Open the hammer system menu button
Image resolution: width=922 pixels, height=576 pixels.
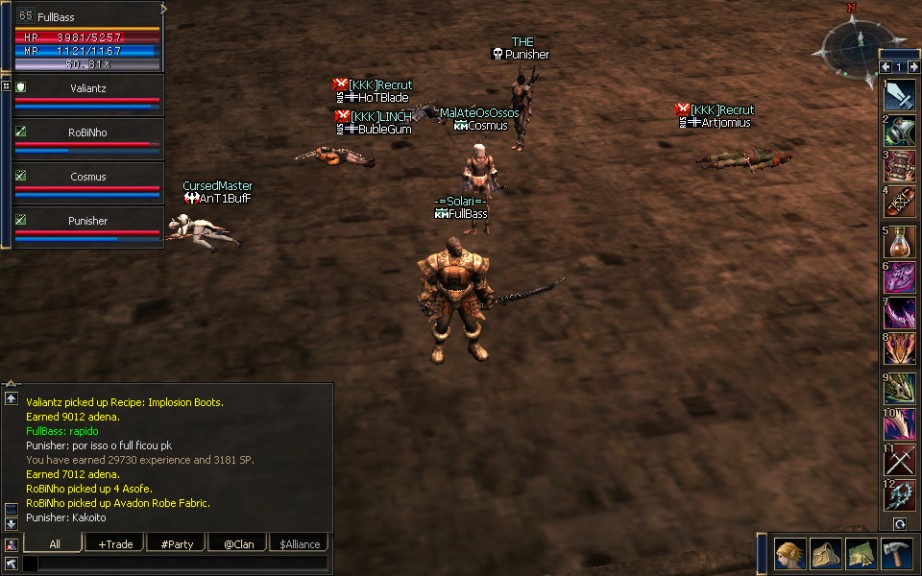(x=896, y=554)
